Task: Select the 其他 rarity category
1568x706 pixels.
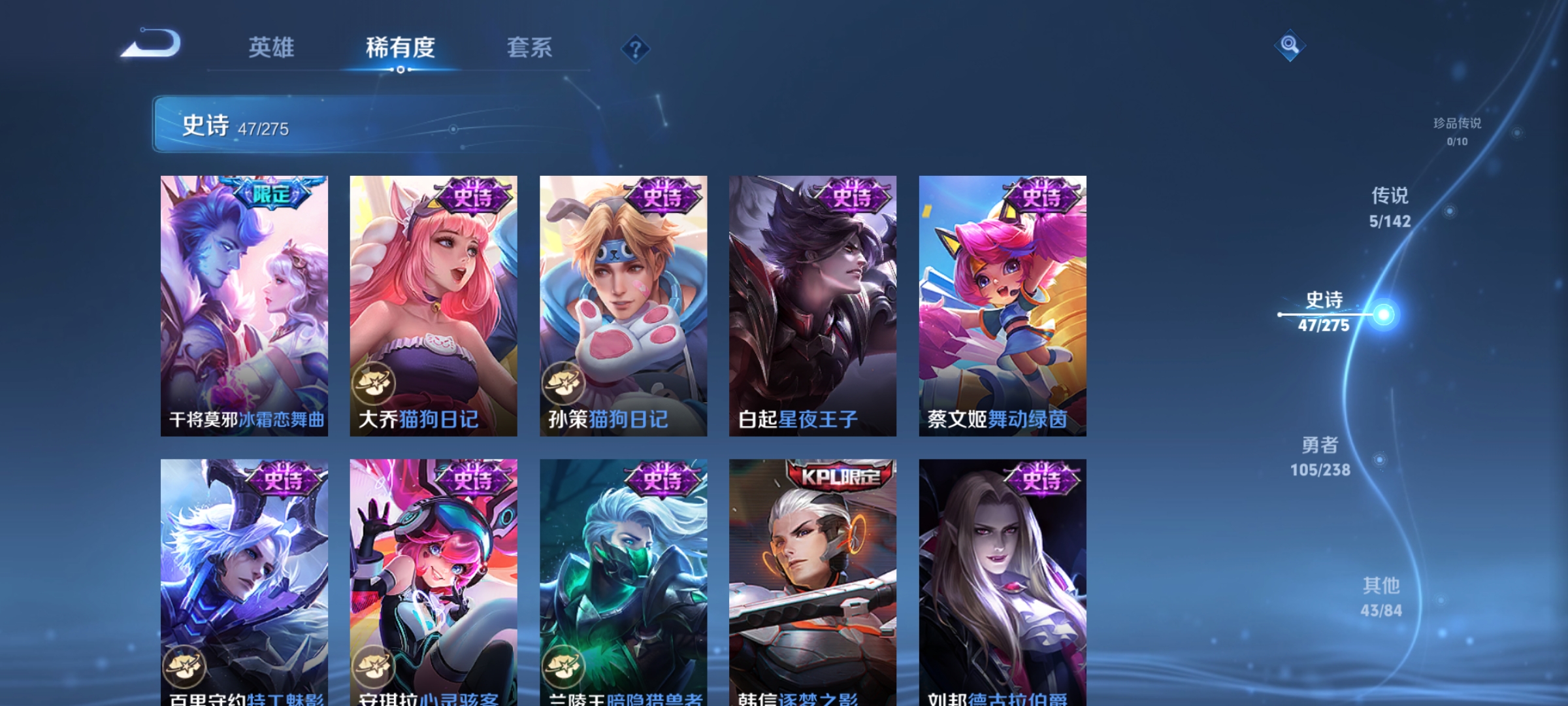Action: 1380,596
